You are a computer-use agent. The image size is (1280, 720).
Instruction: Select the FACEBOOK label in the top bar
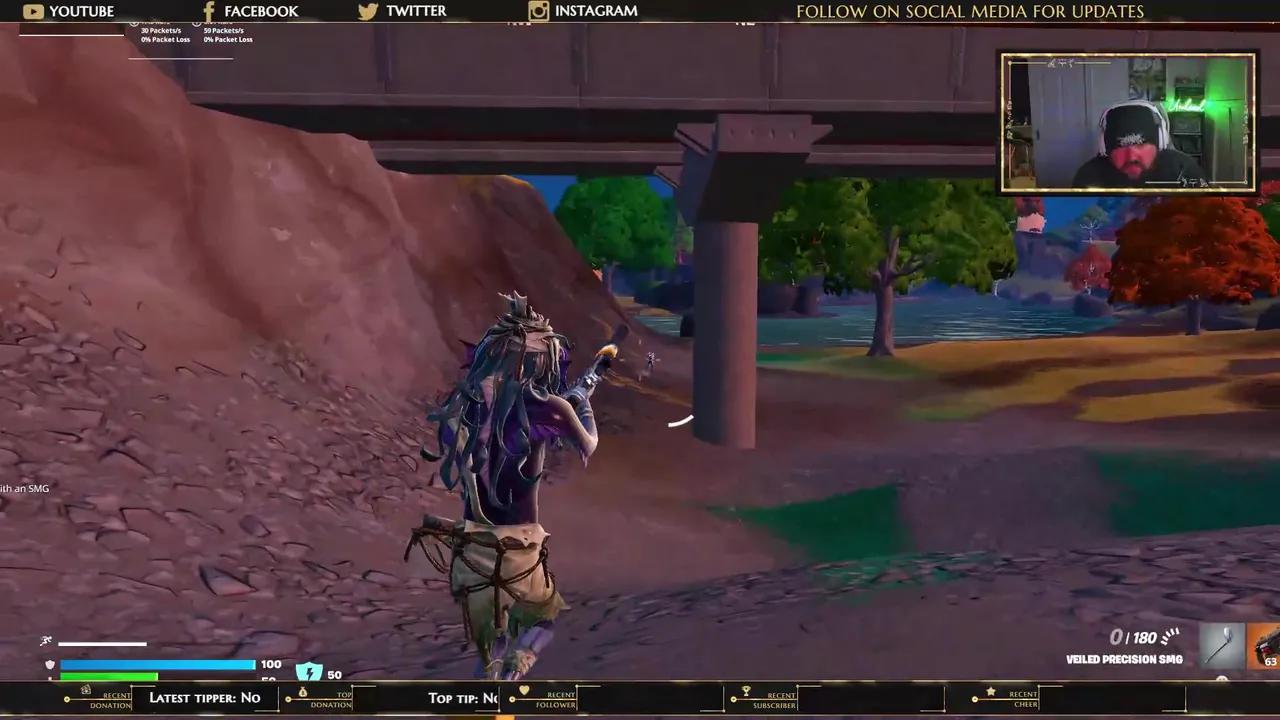pos(261,11)
